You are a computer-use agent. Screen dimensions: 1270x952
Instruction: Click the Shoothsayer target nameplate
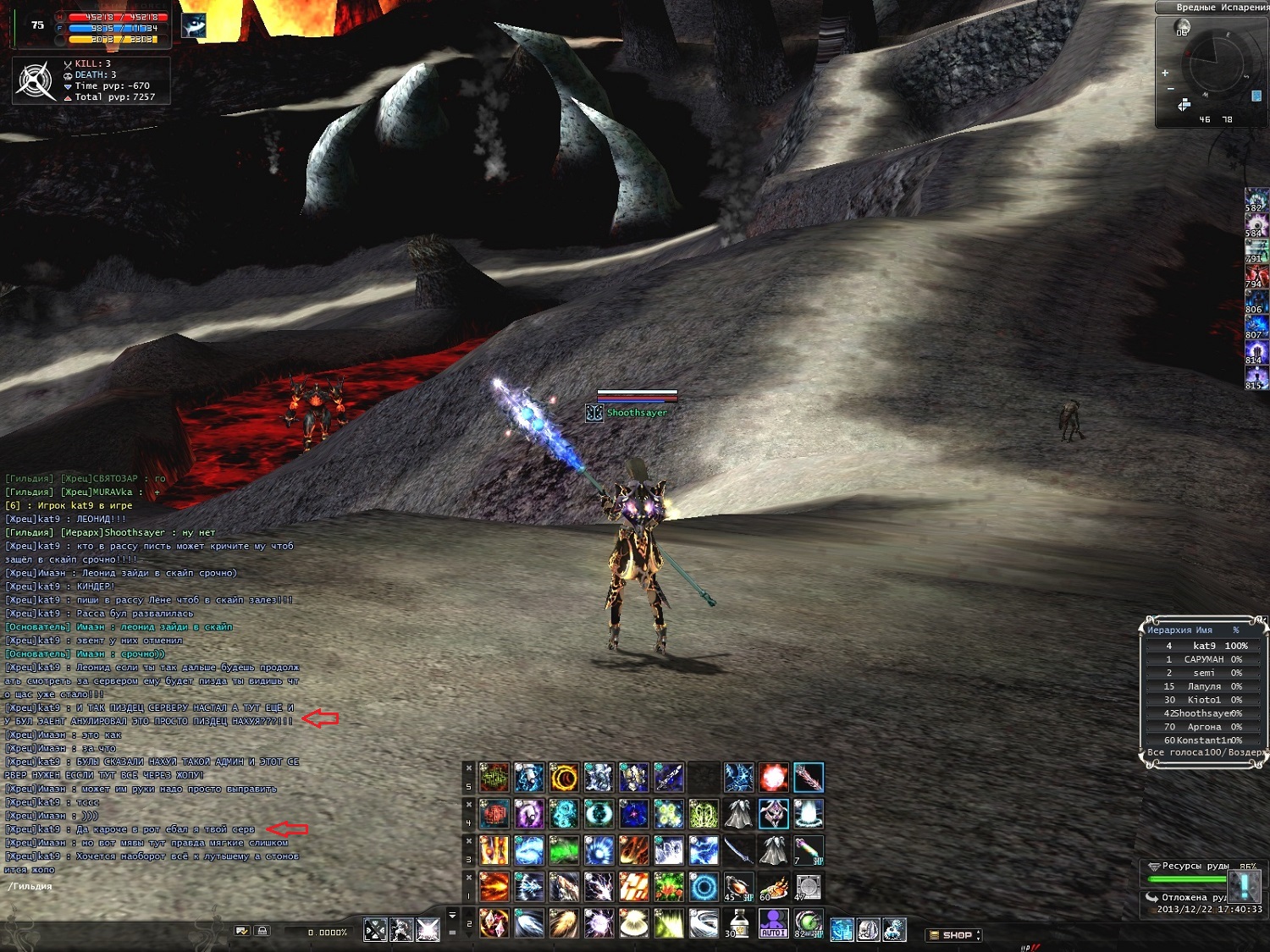637,413
